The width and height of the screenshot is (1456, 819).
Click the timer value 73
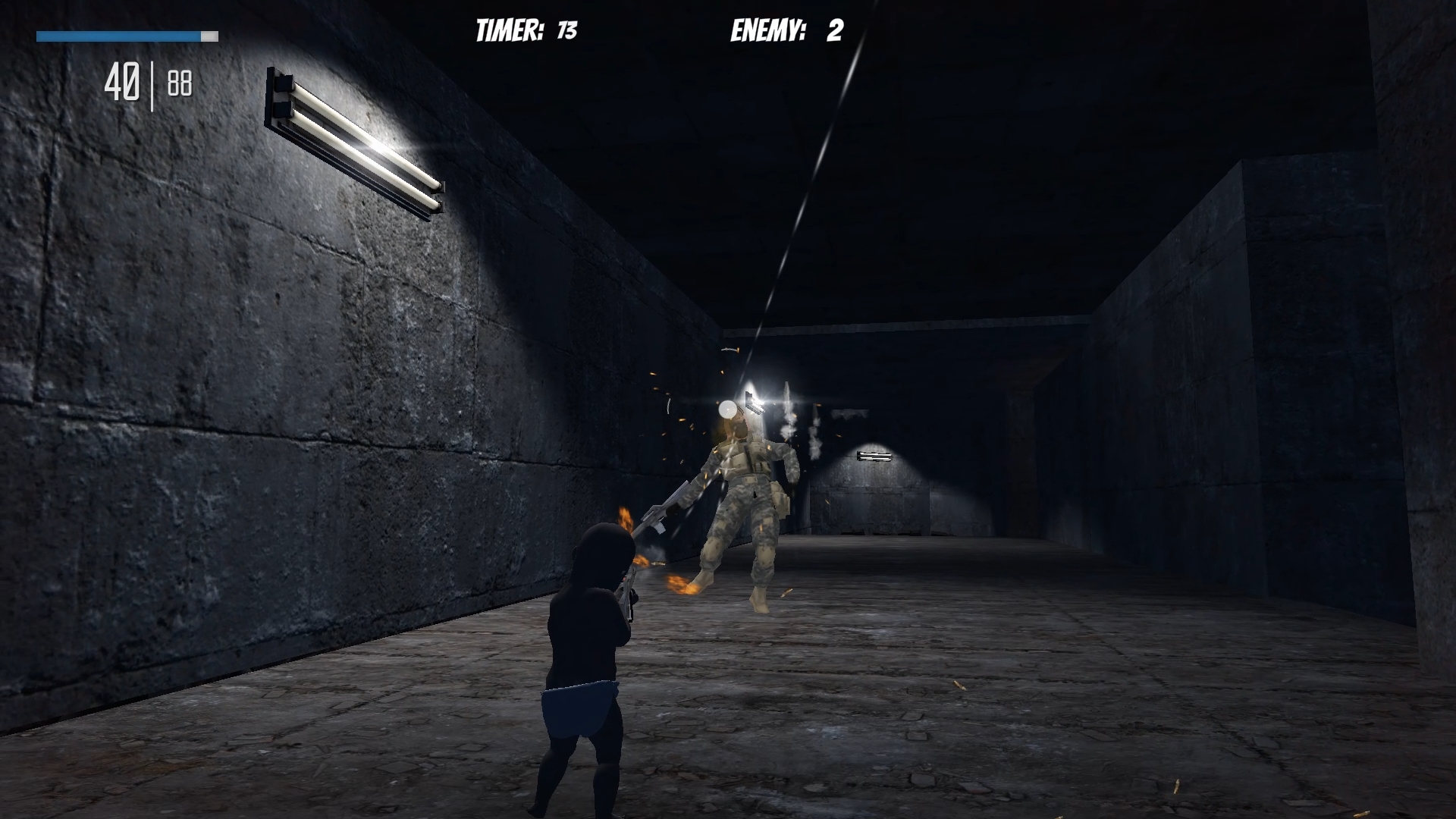pos(569,29)
